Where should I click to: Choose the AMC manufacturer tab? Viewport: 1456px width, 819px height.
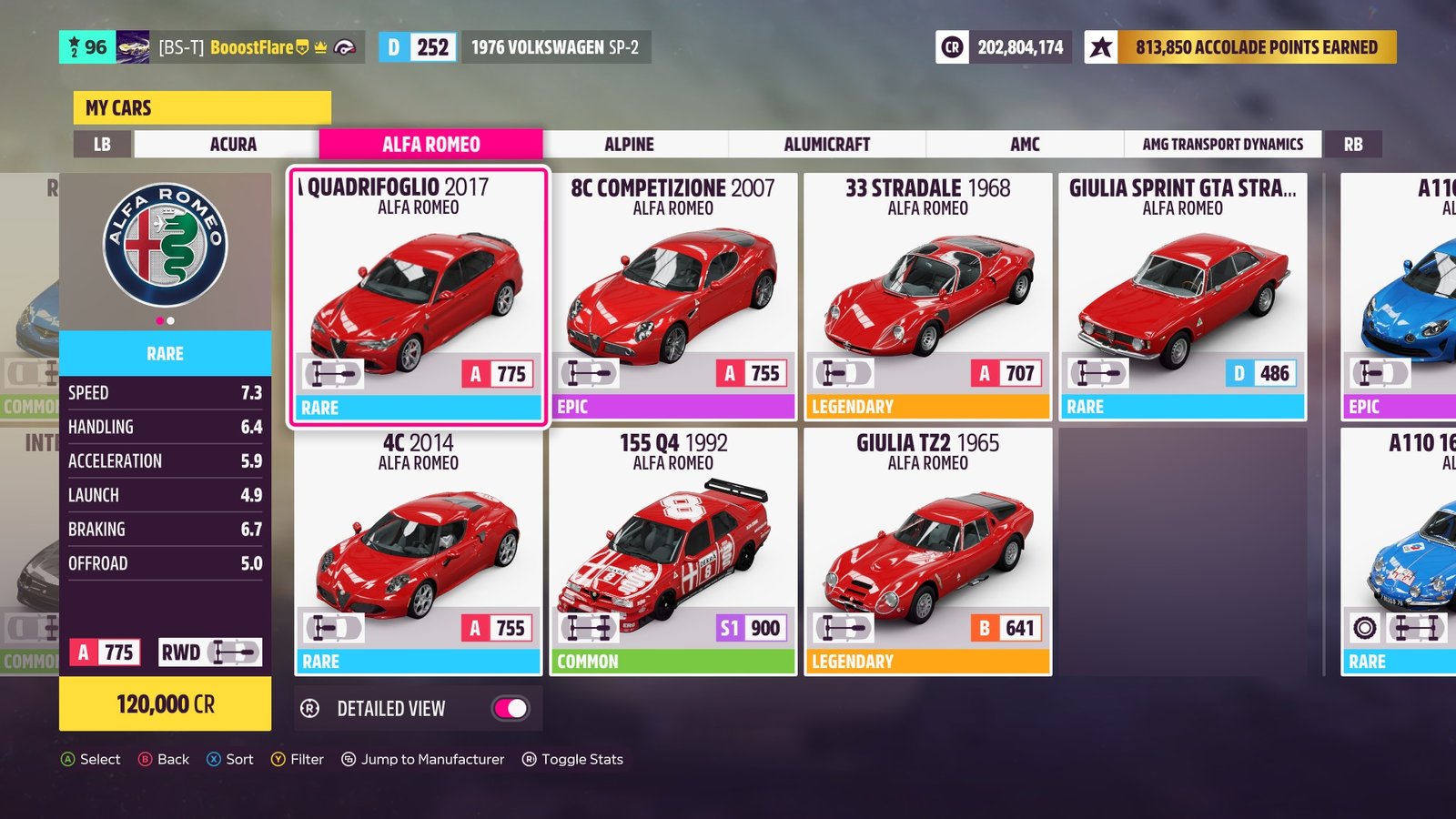pyautogui.click(x=1025, y=144)
